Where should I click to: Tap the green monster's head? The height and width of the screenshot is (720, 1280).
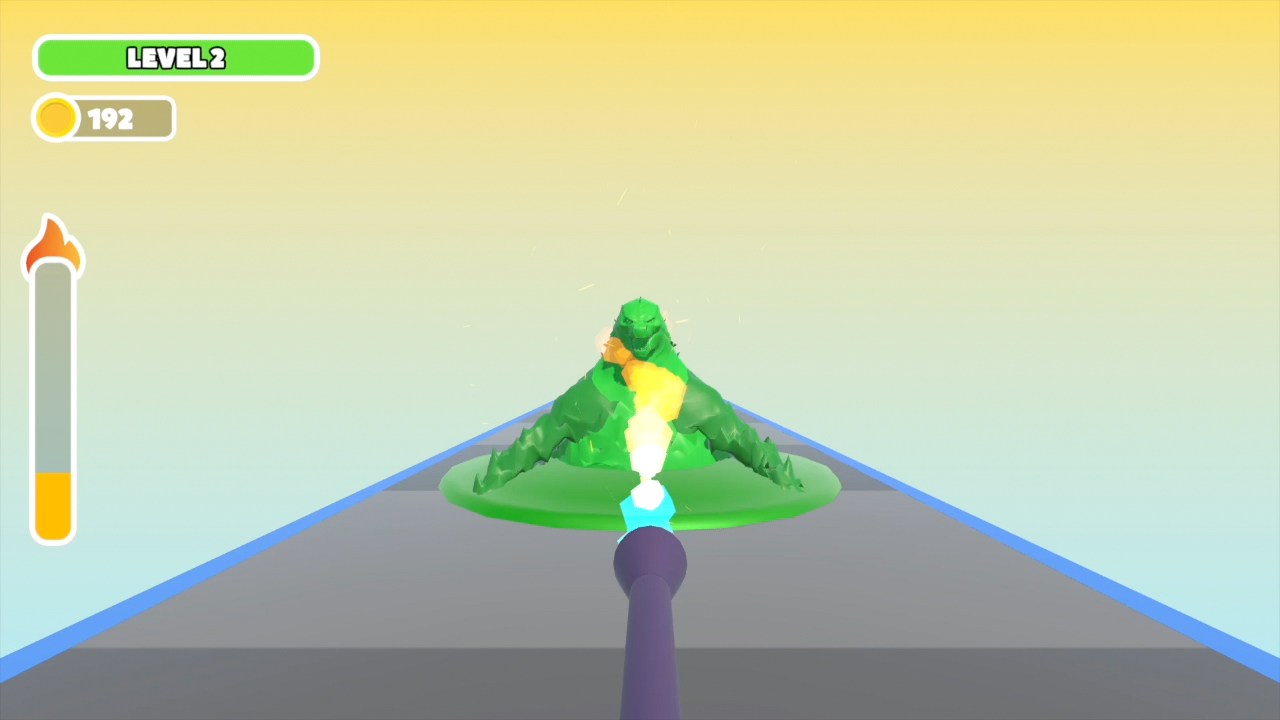pyautogui.click(x=642, y=325)
